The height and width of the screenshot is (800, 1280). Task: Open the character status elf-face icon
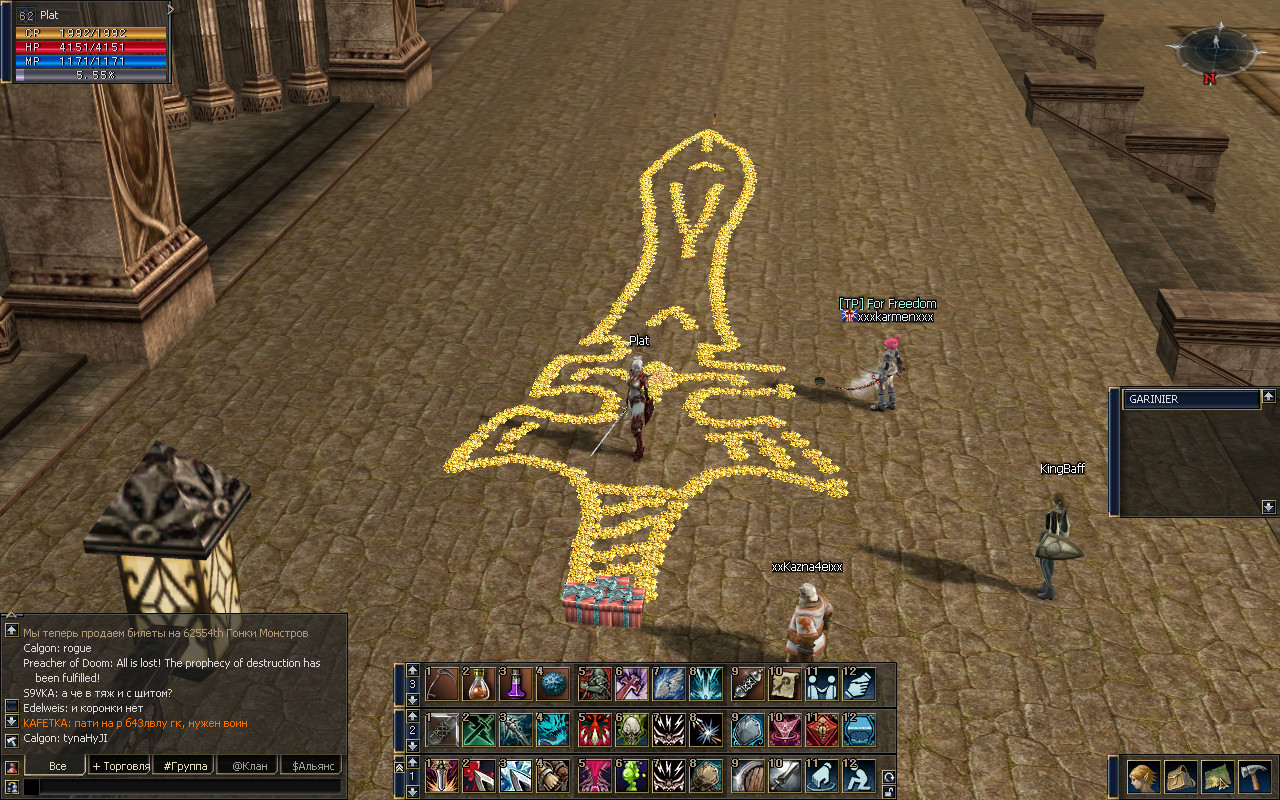point(1143,776)
